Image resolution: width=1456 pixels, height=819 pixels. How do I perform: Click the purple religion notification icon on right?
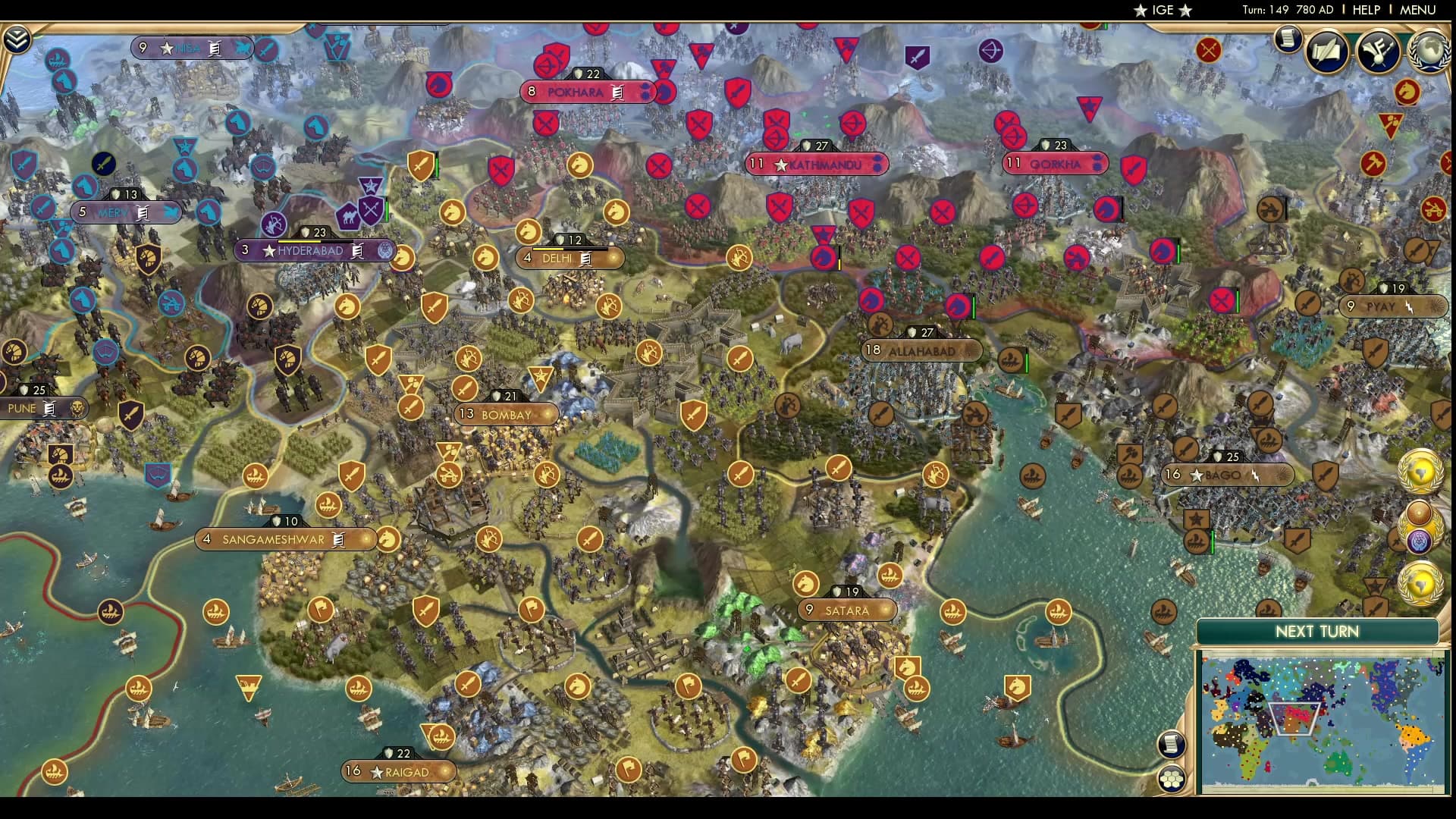[1418, 541]
